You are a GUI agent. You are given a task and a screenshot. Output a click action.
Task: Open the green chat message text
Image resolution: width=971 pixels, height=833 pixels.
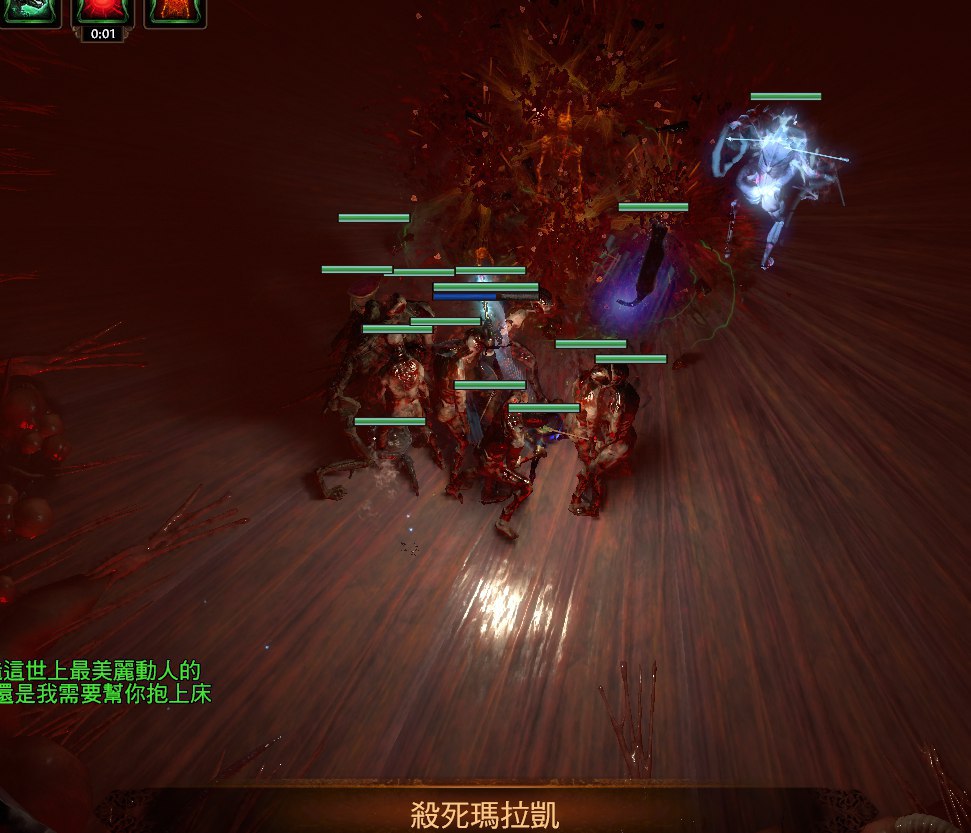(x=105, y=682)
